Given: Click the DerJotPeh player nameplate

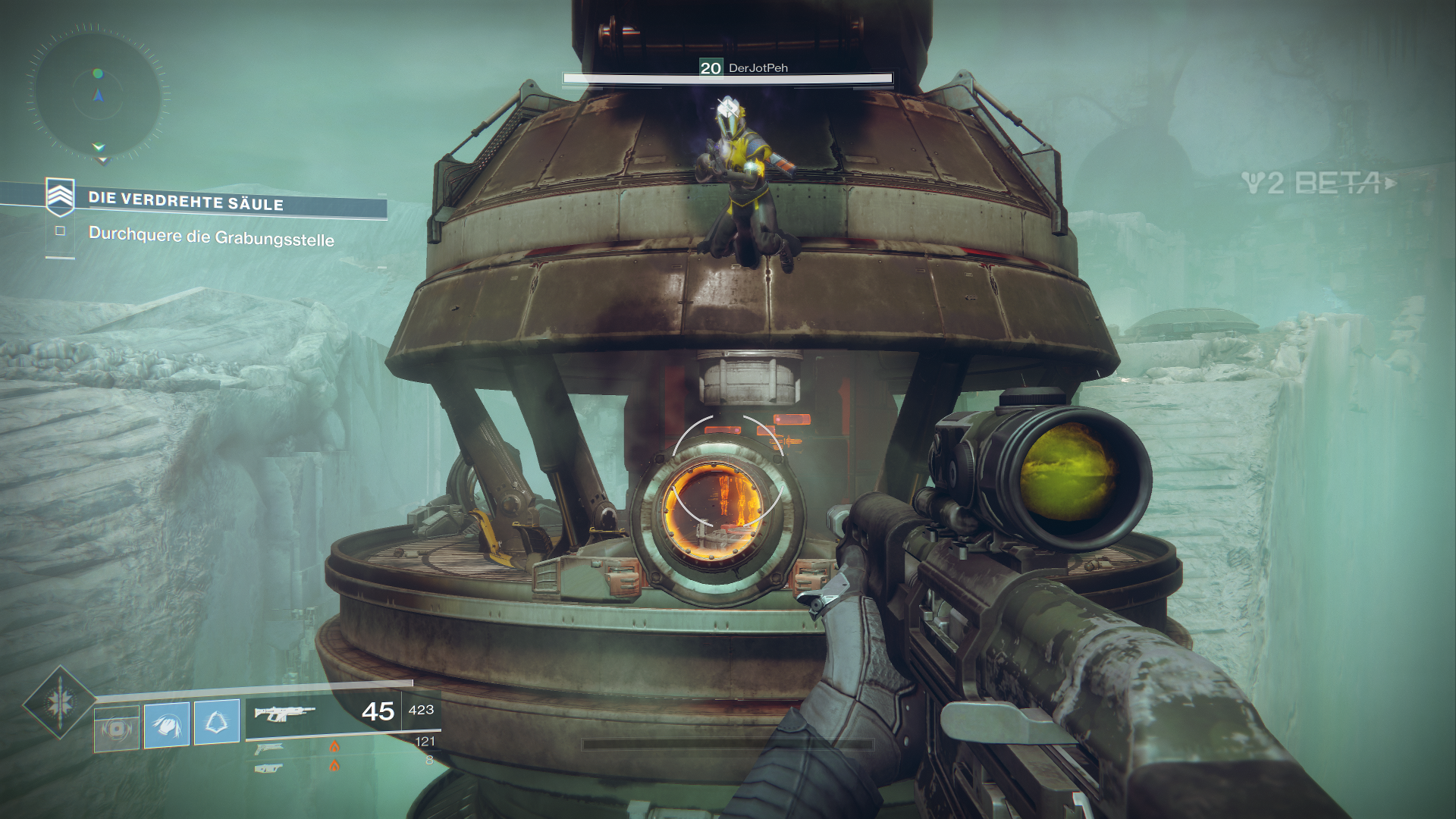Looking at the screenshot, I should tap(758, 68).
